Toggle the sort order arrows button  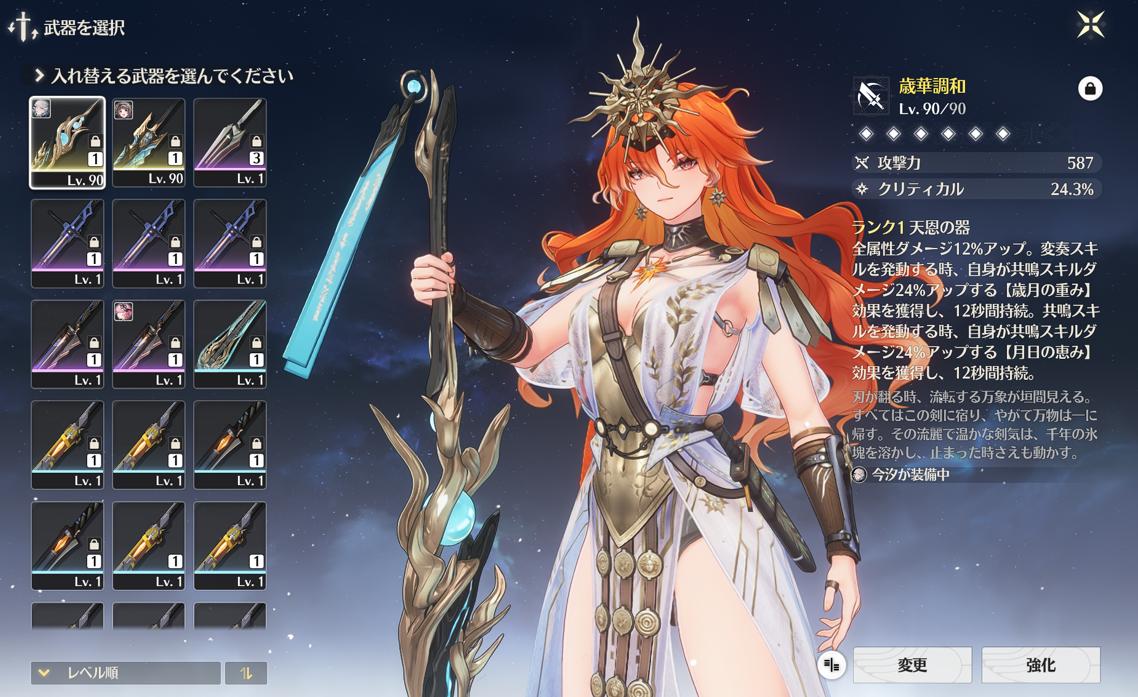pyautogui.click(x=246, y=673)
